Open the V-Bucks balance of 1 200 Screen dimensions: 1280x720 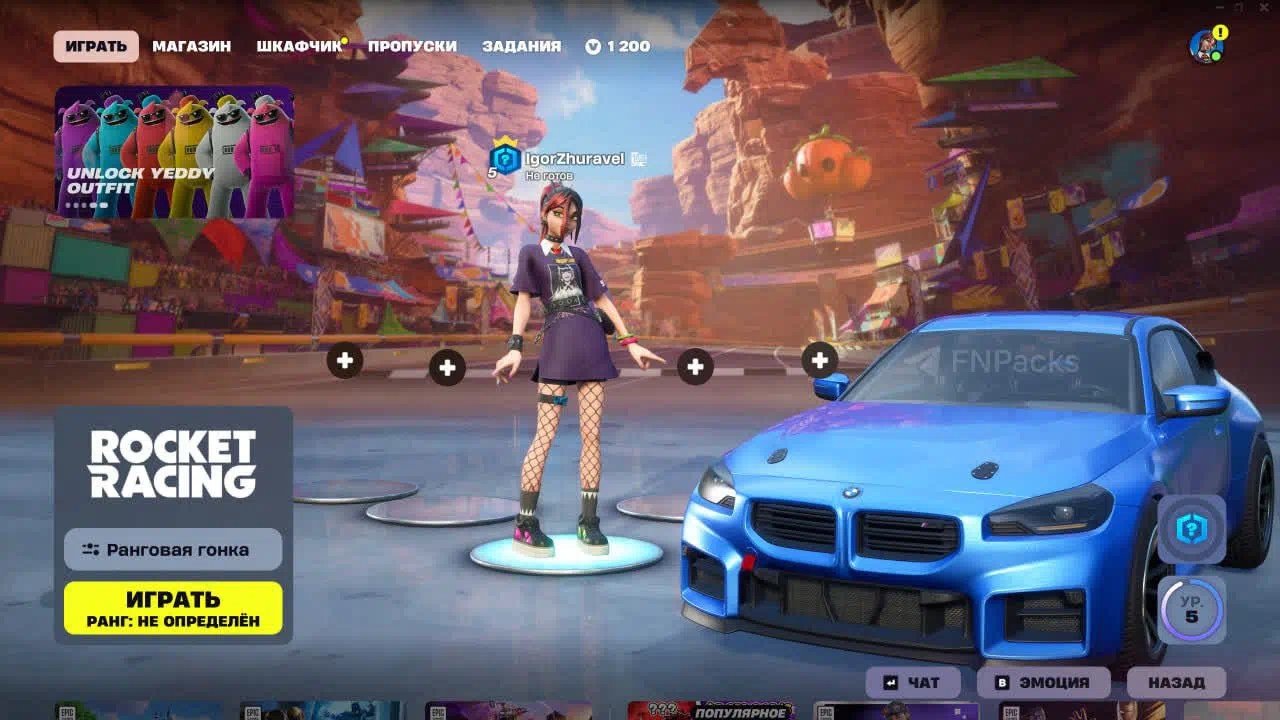tap(618, 46)
